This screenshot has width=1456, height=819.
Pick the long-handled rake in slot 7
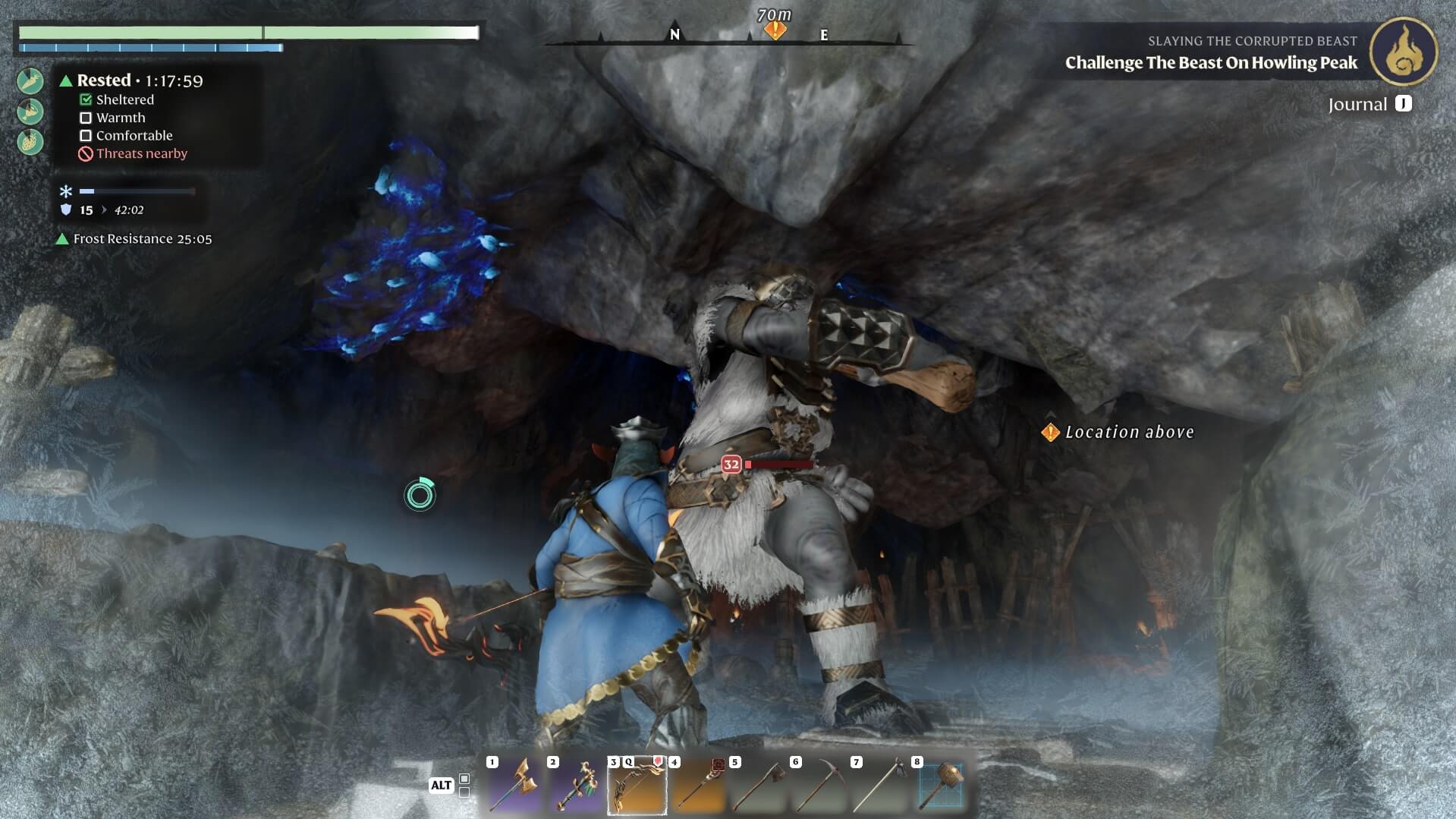(879, 786)
